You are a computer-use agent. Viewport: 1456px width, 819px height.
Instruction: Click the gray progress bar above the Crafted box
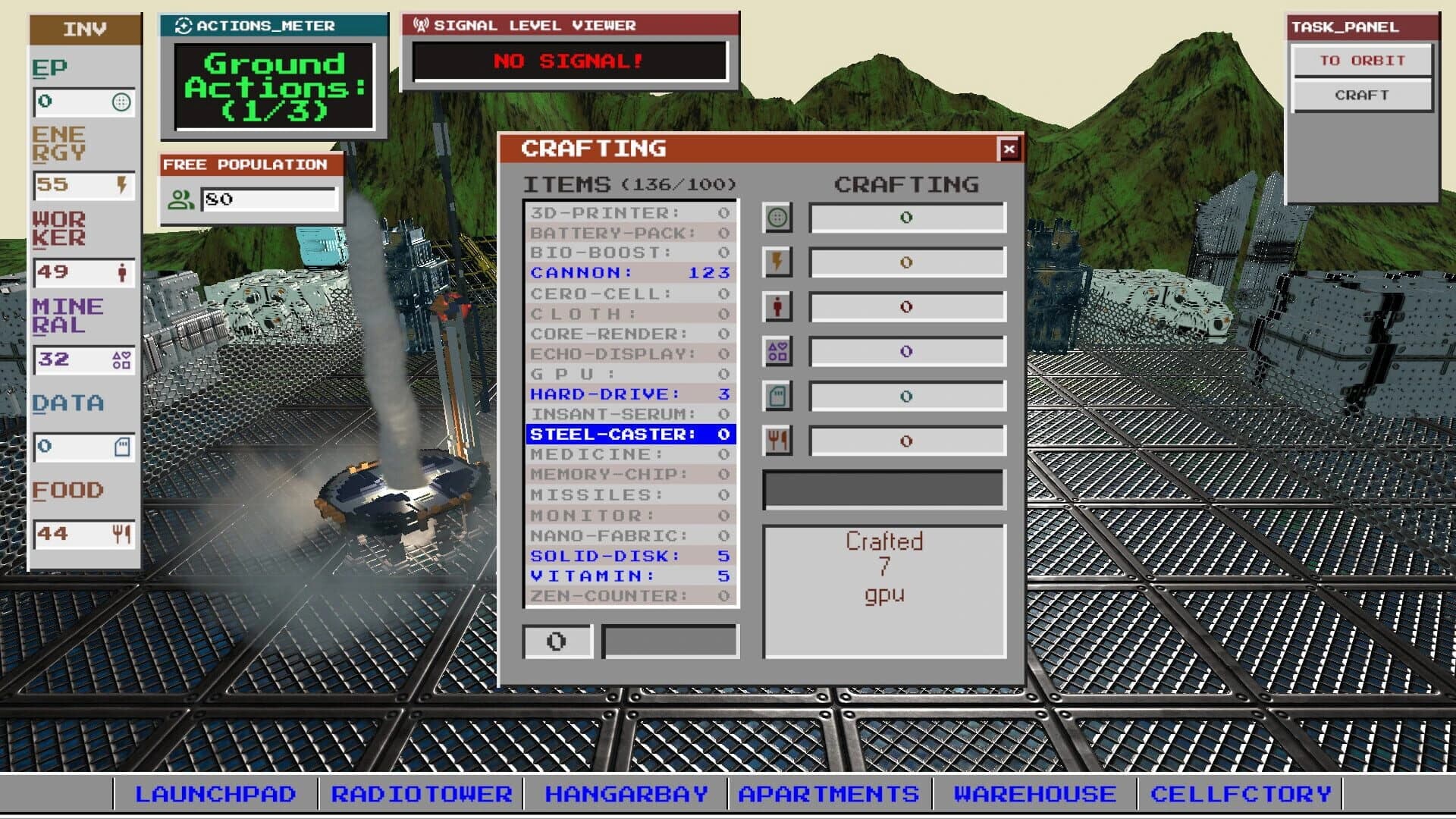coord(882,489)
